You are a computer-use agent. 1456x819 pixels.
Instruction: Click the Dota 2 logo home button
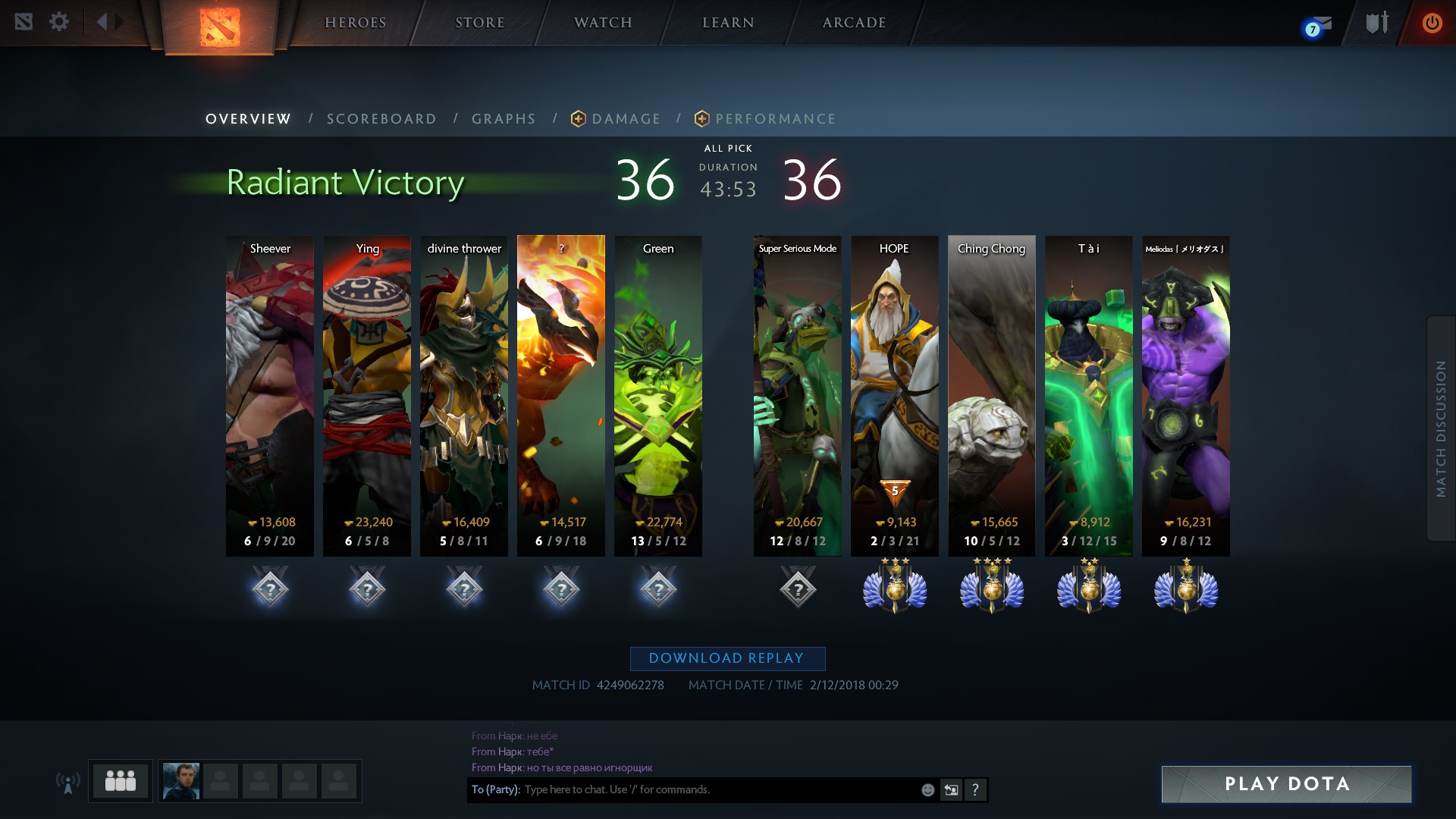[220, 27]
